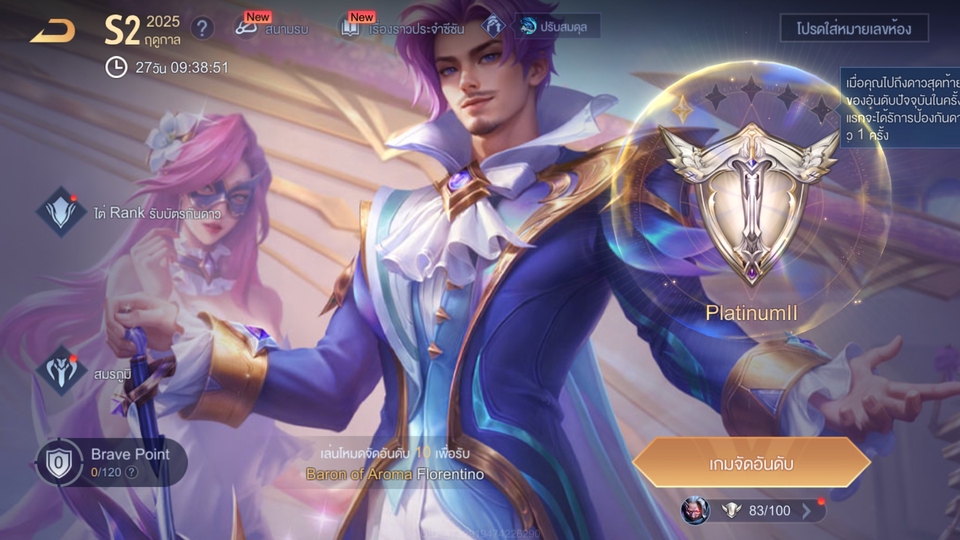Image resolution: width=960 pixels, height=540 pixels.
Task: Click the house-arrow icon beside ปรับสมดุล
Action: pos(492,27)
